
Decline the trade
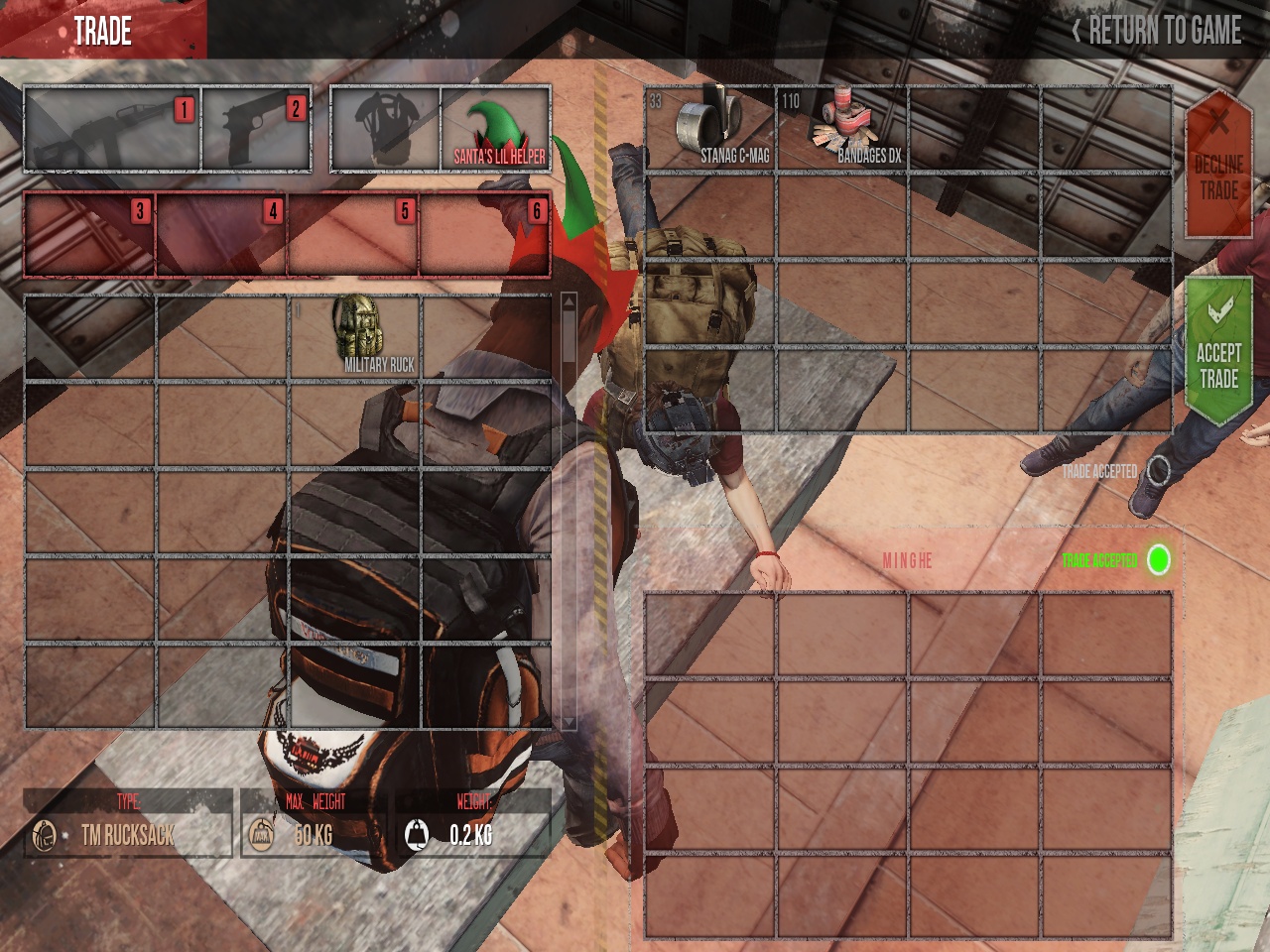[1218, 166]
